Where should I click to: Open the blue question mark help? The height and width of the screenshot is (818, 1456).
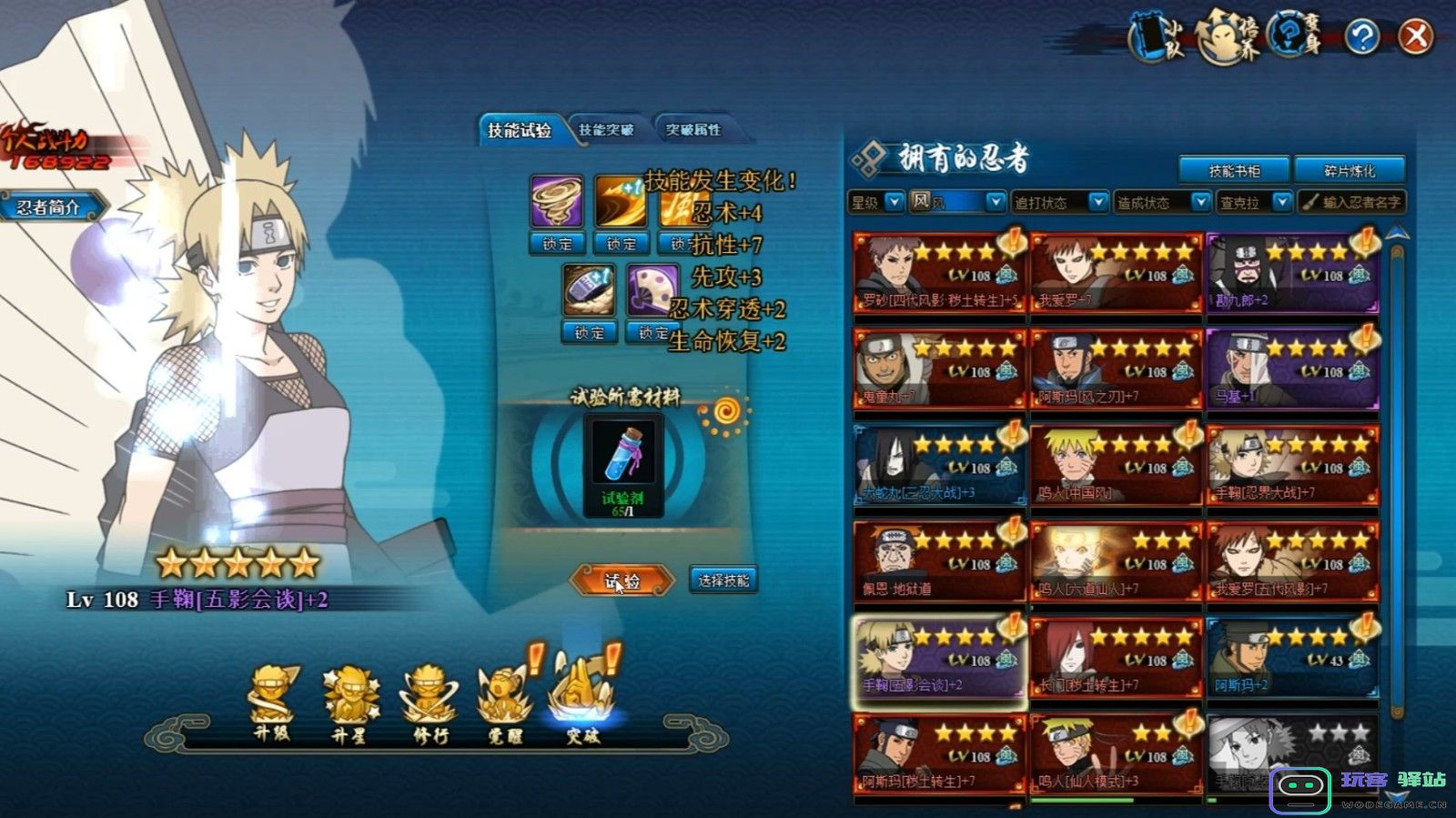pos(1362,37)
